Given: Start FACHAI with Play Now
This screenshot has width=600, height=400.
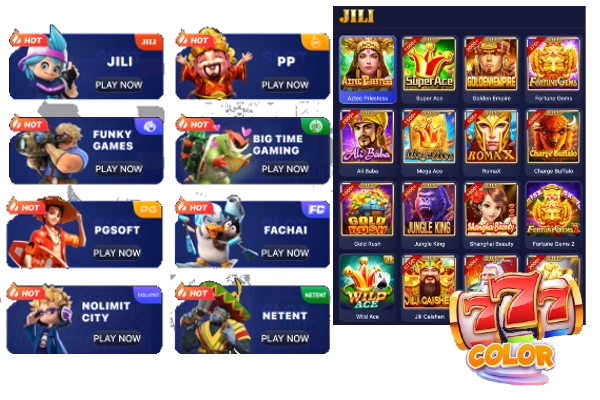Looking at the screenshot, I should pos(285,253).
